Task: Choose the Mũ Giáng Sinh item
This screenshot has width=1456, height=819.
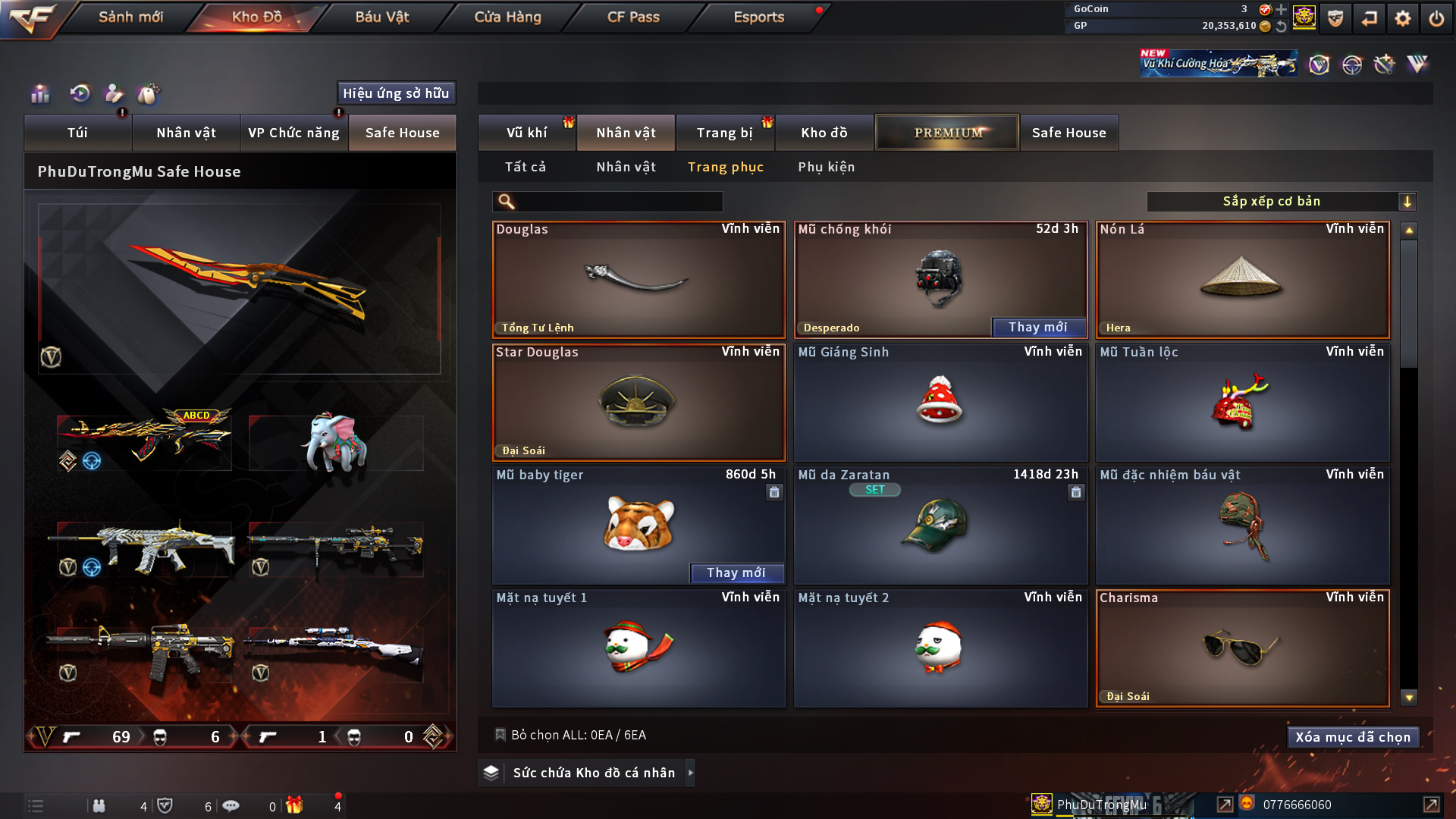Action: tap(940, 403)
